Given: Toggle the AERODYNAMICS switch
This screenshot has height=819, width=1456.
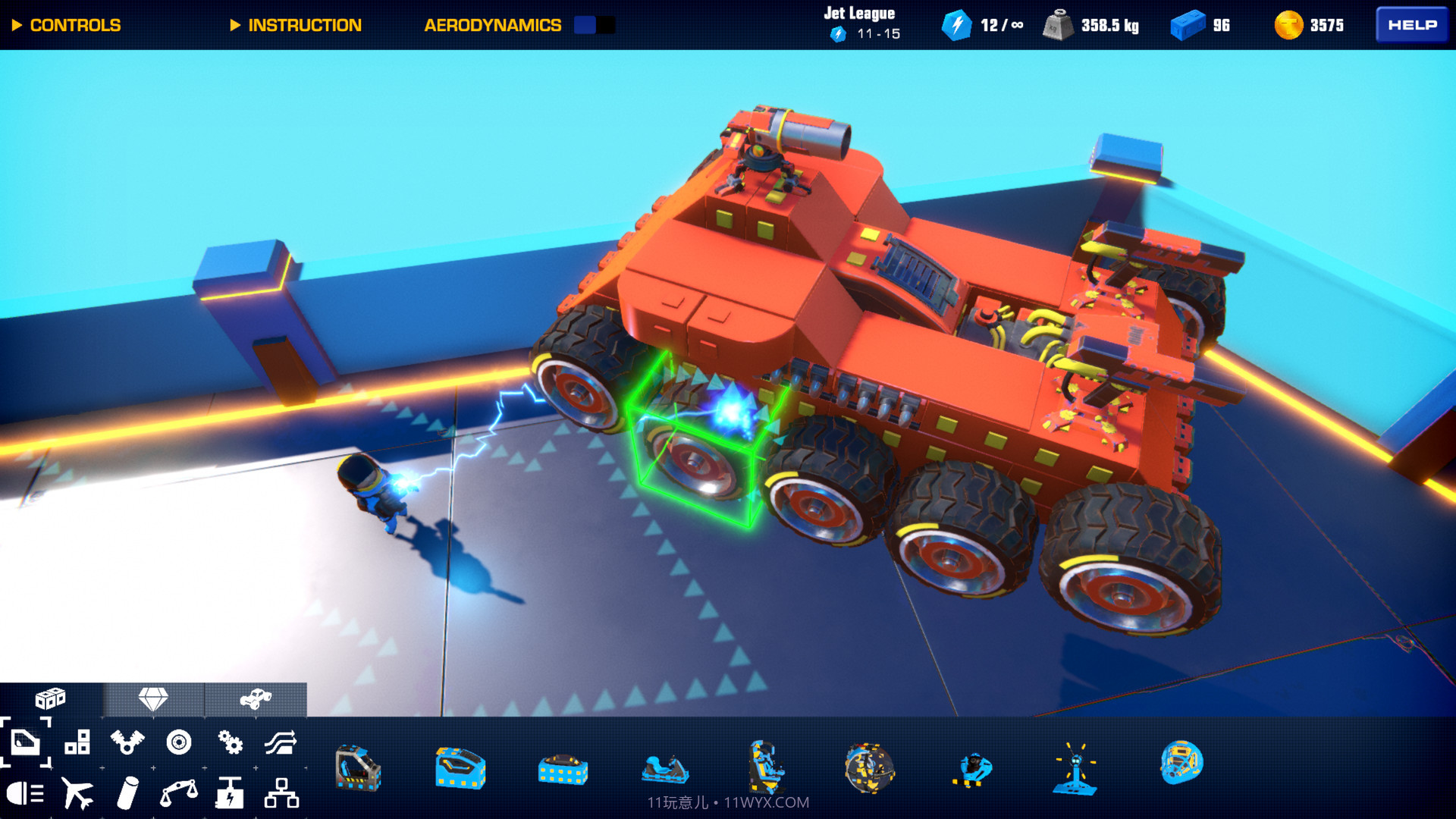Looking at the screenshot, I should [x=592, y=25].
